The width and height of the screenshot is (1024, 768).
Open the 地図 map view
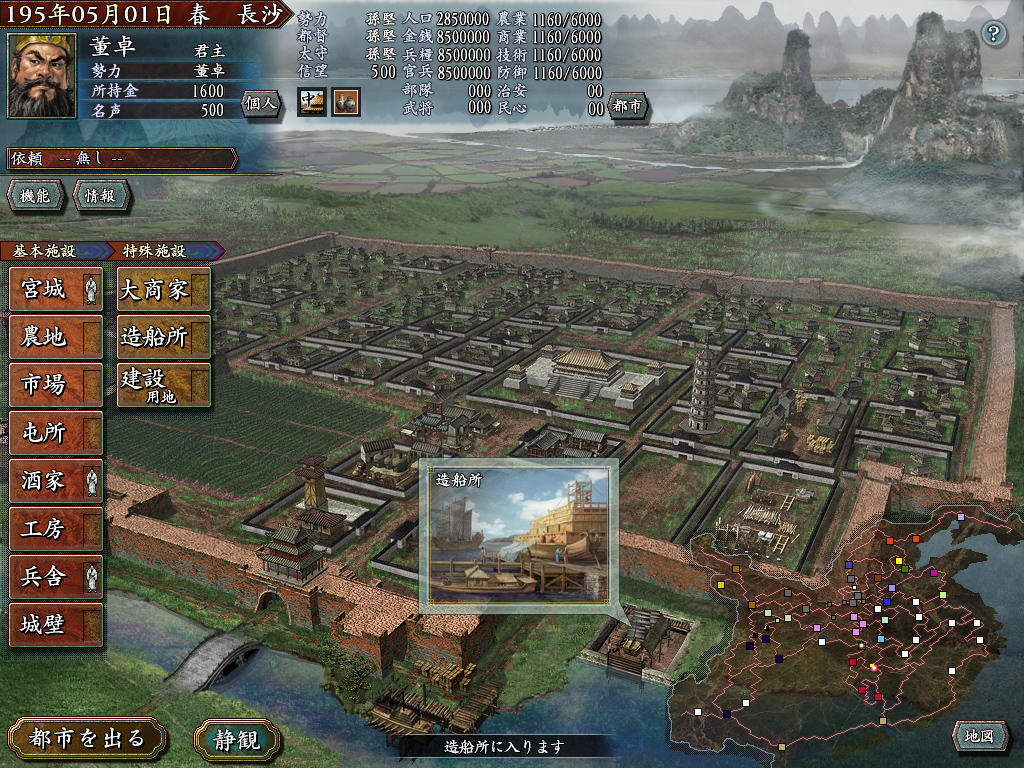[x=979, y=736]
